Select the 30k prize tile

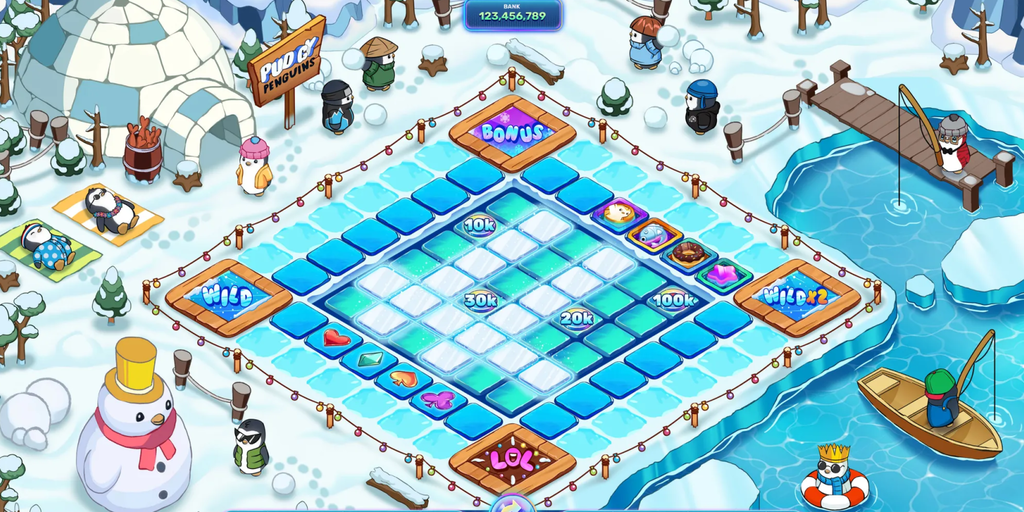481,298
